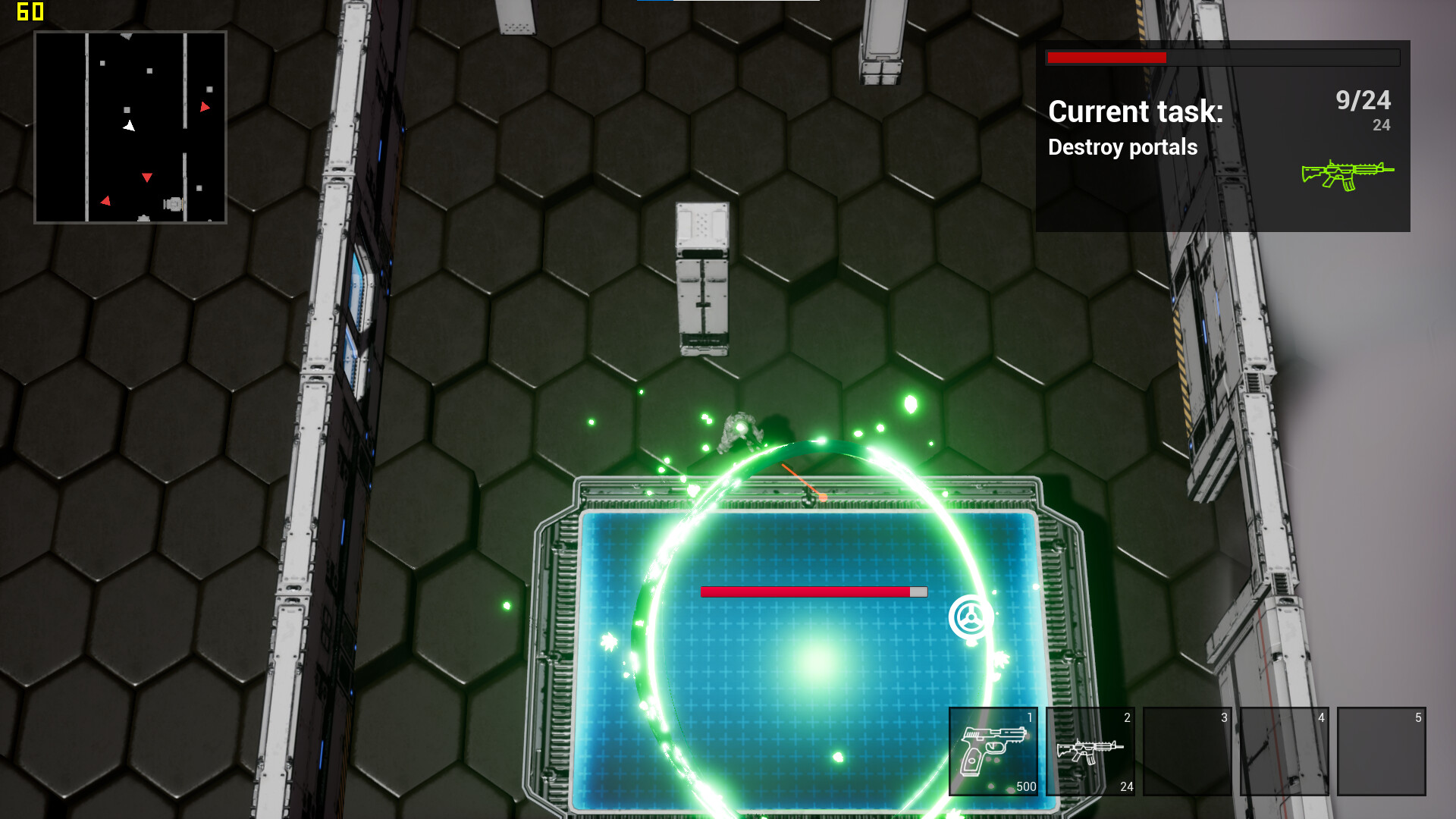Select the Destroy portals task text
This screenshot has height=819, width=1456.
coord(1122,147)
